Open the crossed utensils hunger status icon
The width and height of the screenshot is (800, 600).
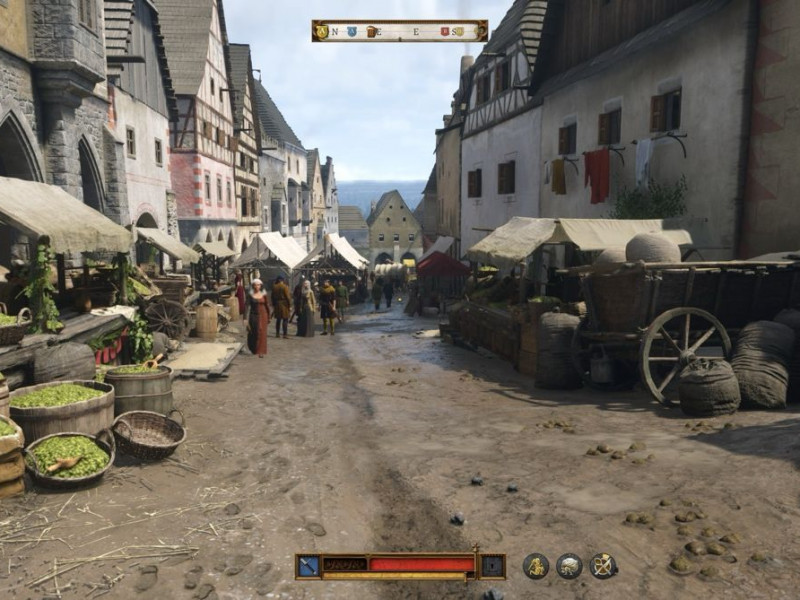coord(603,566)
